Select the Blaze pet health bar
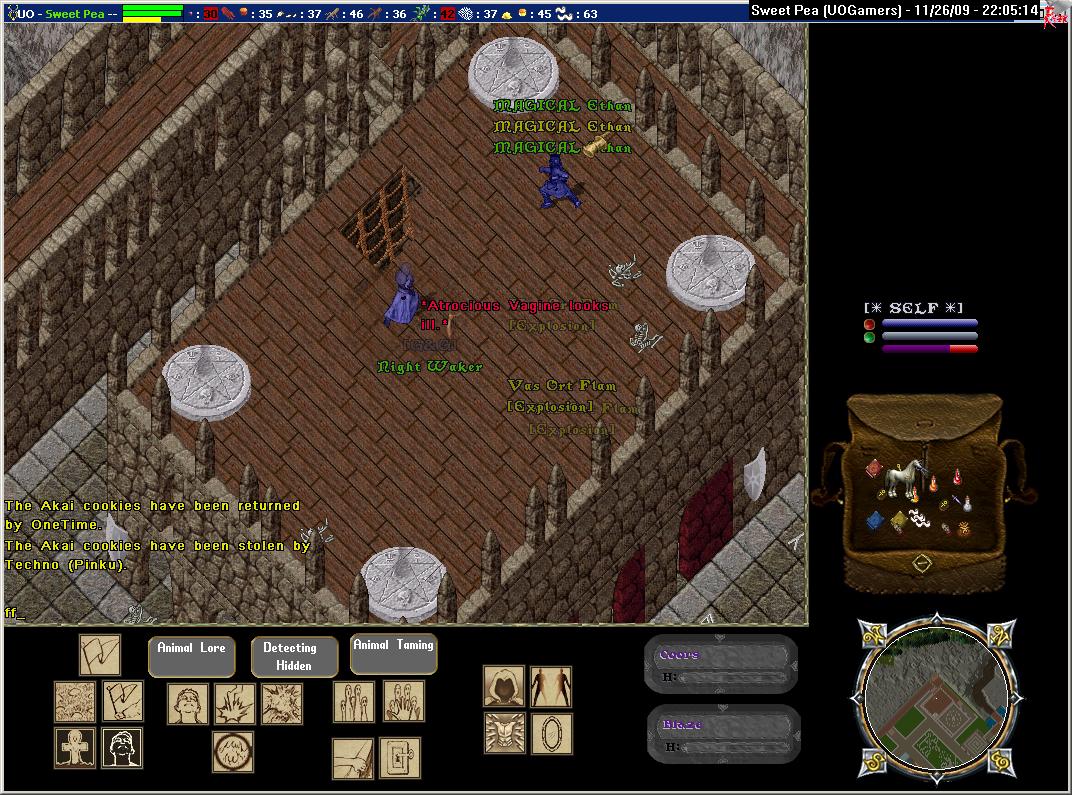This screenshot has height=795, width=1072. coord(721,735)
